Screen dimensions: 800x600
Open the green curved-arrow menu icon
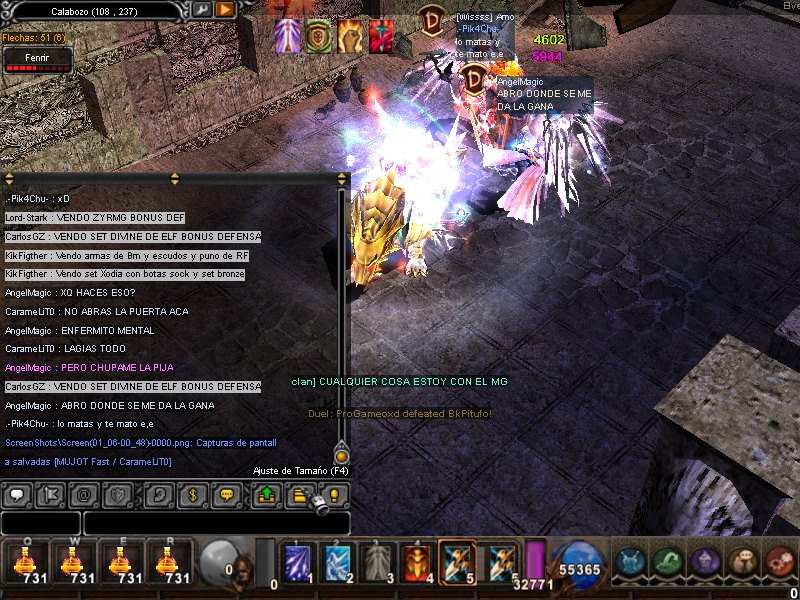coord(667,562)
